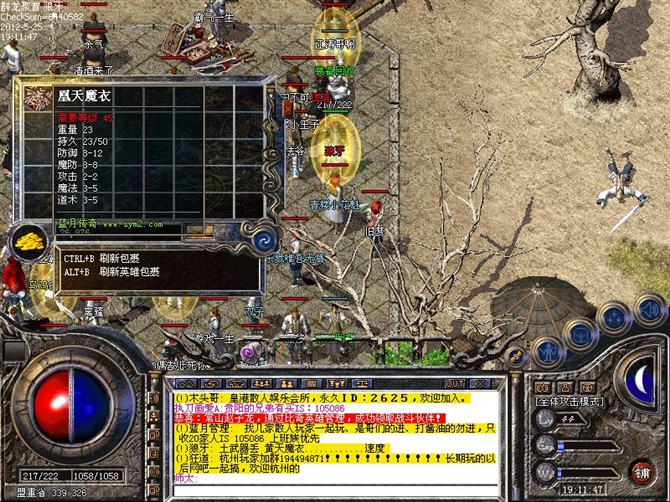This screenshot has width=670, height=502.
Task: Open the skills button with sparkling stars
Action: (x=611, y=316)
